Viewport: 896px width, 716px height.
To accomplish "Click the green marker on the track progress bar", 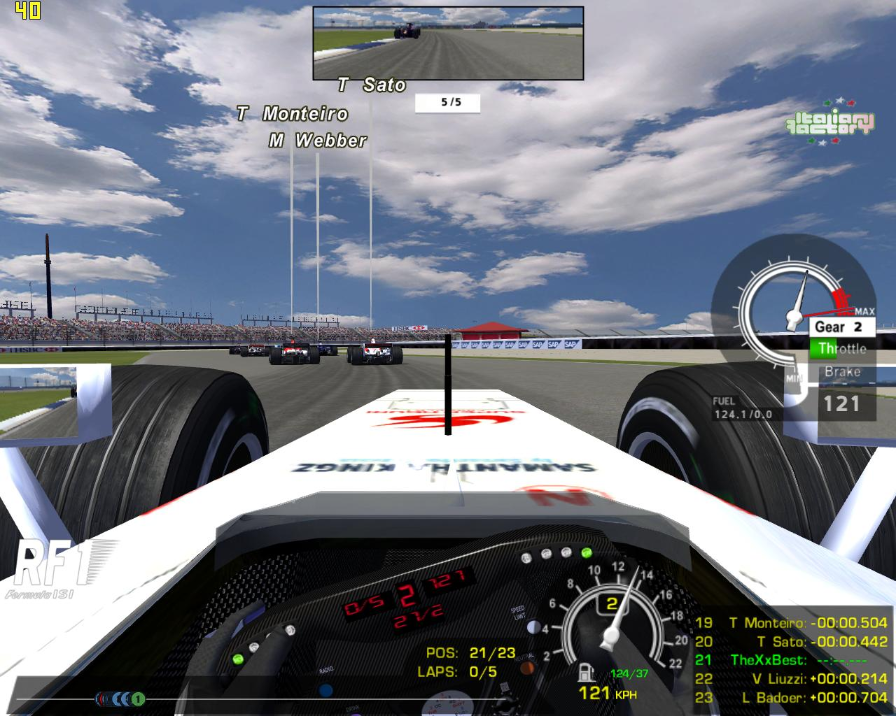I will point(138,699).
